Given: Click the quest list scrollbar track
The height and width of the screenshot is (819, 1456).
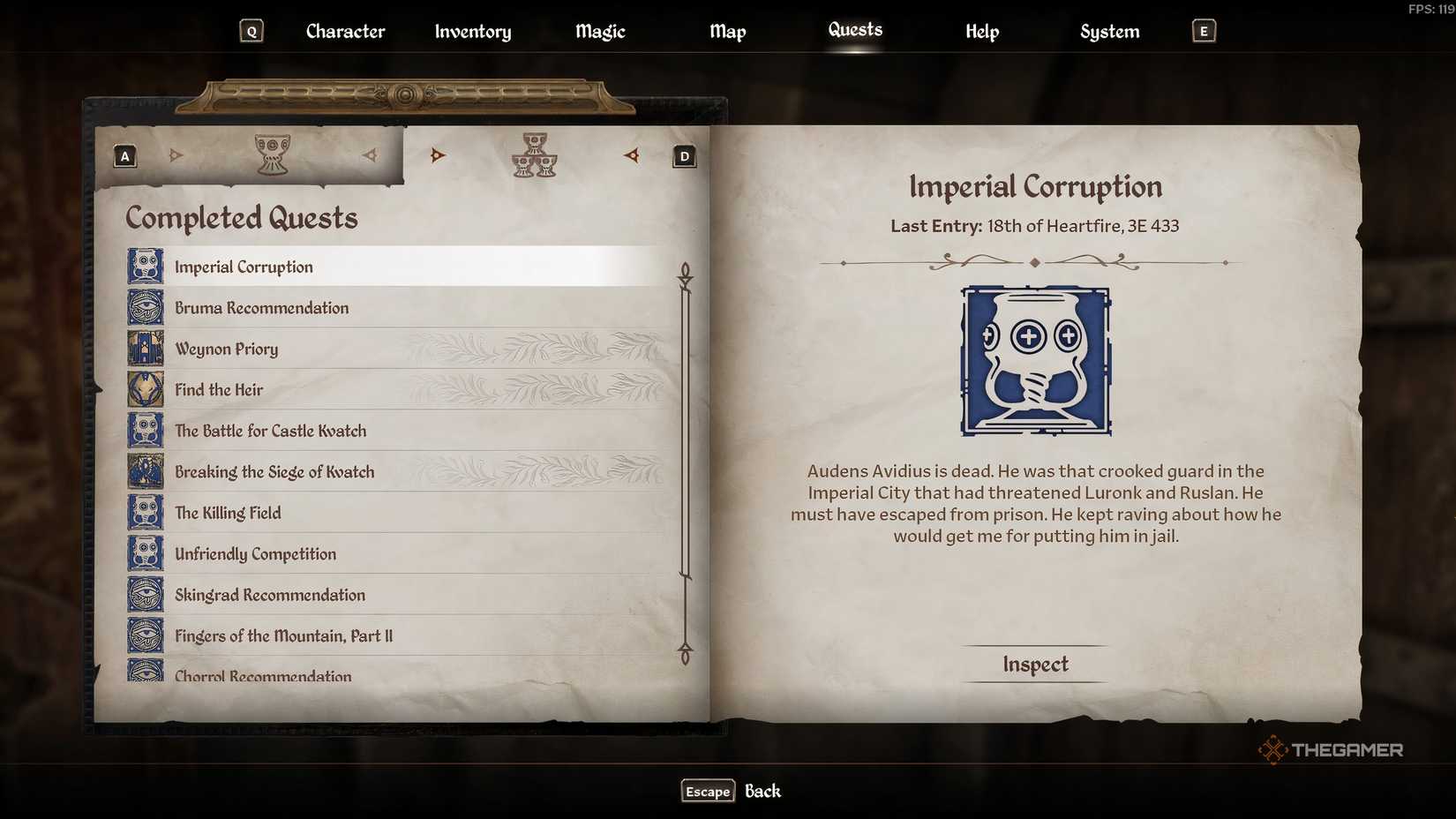Looking at the screenshot, I should (x=684, y=459).
